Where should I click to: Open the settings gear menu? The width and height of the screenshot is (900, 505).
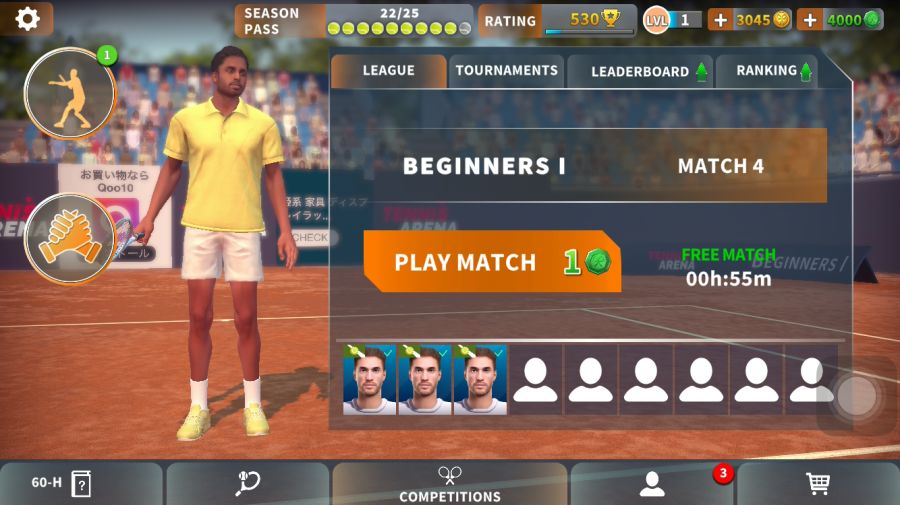click(27, 19)
